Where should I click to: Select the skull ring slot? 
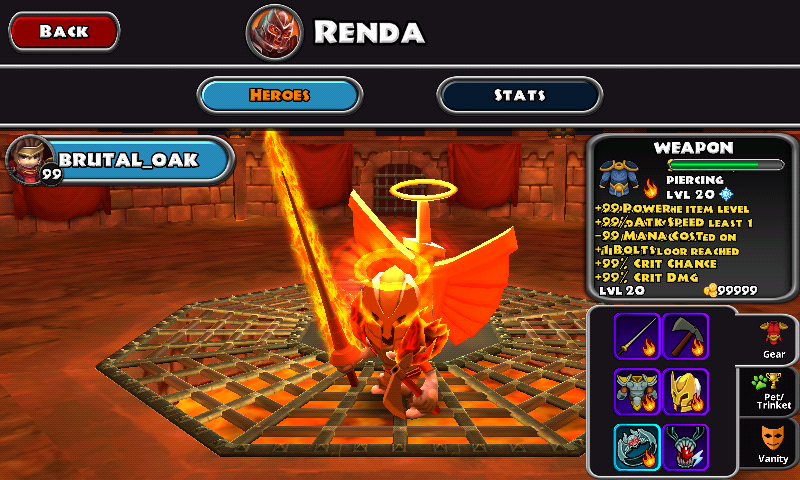tap(637, 446)
